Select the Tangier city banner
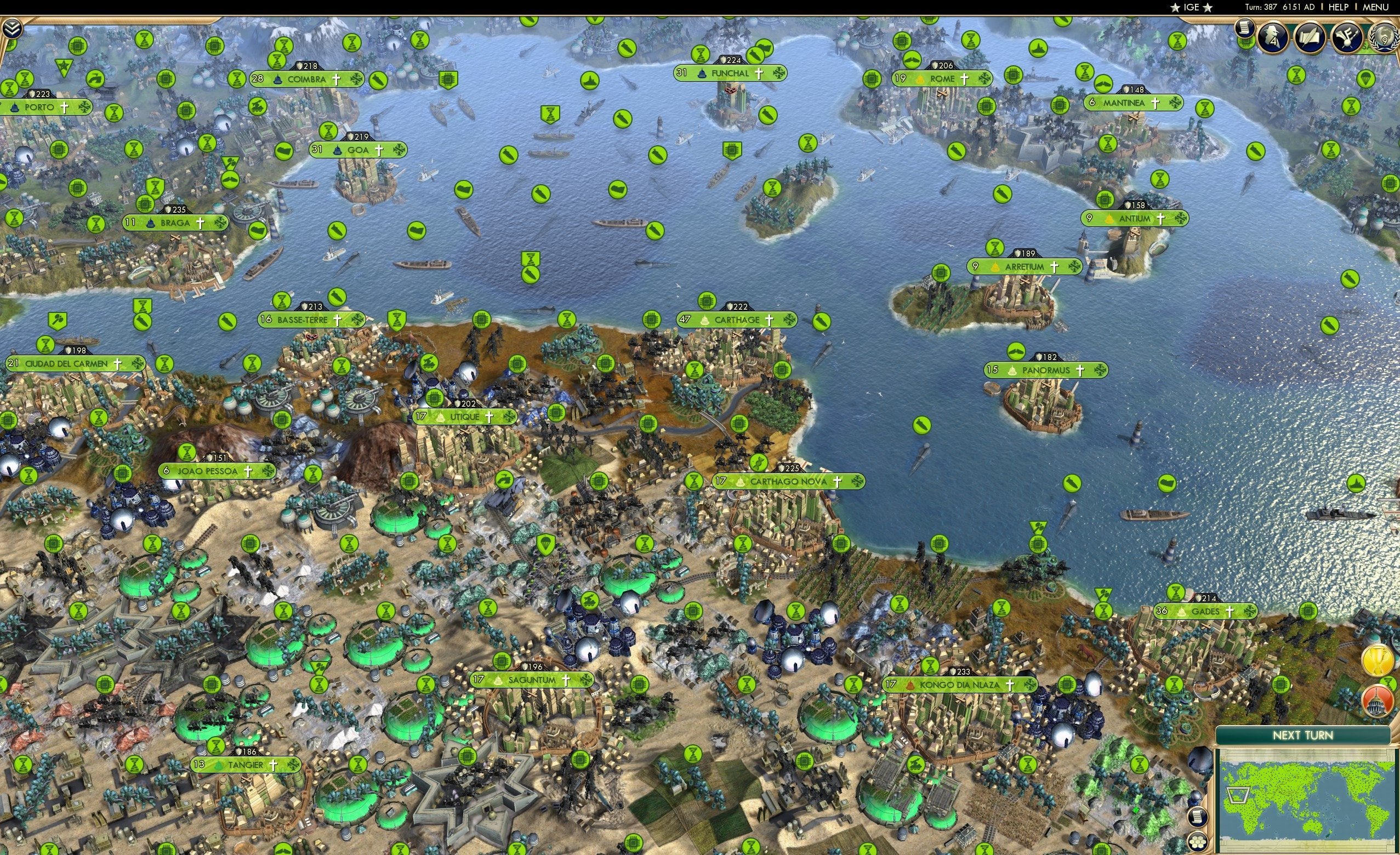 244,765
